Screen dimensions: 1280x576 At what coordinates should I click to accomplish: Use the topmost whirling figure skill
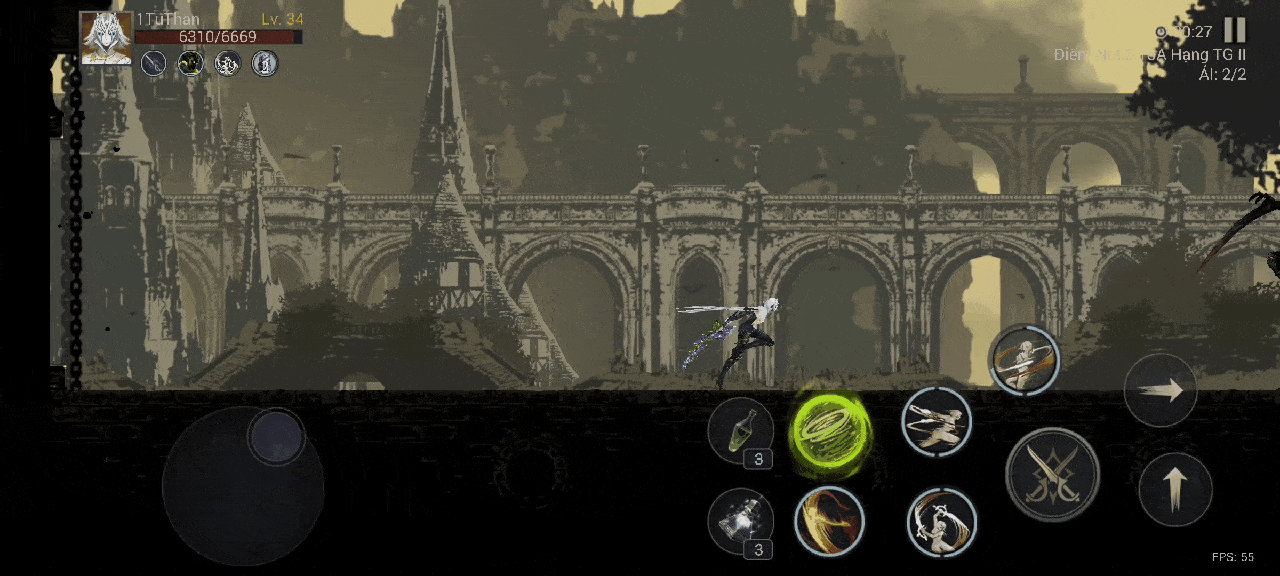pos(1024,360)
